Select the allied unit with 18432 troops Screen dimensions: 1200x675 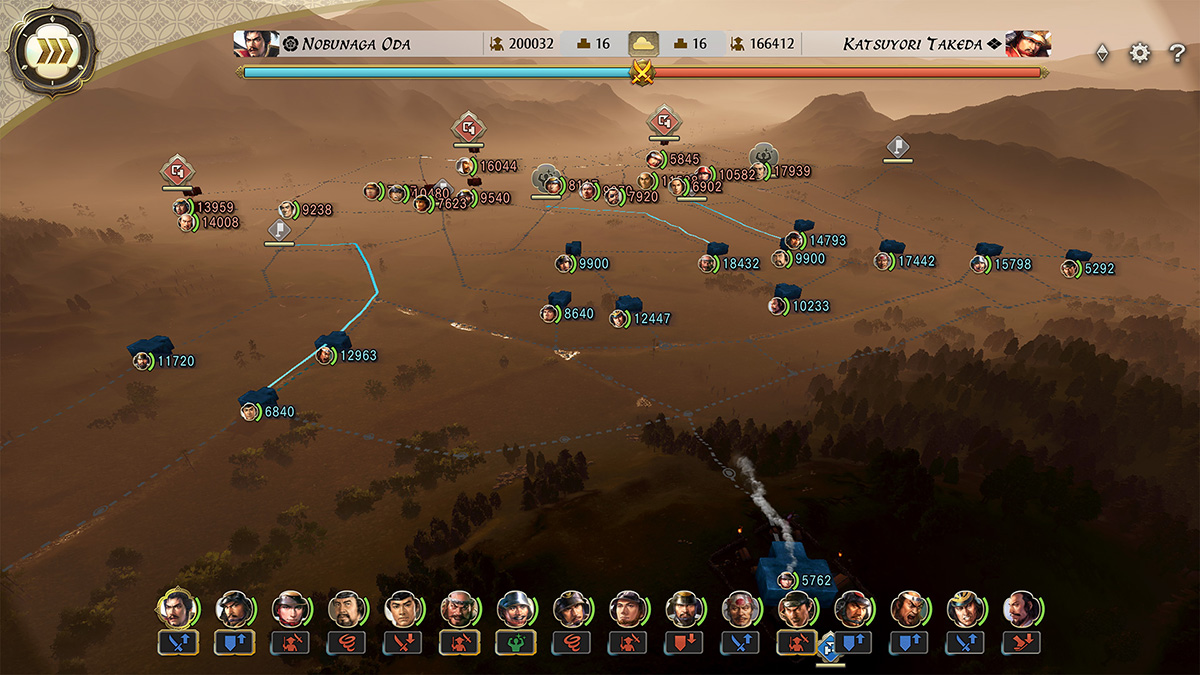pyautogui.click(x=709, y=264)
